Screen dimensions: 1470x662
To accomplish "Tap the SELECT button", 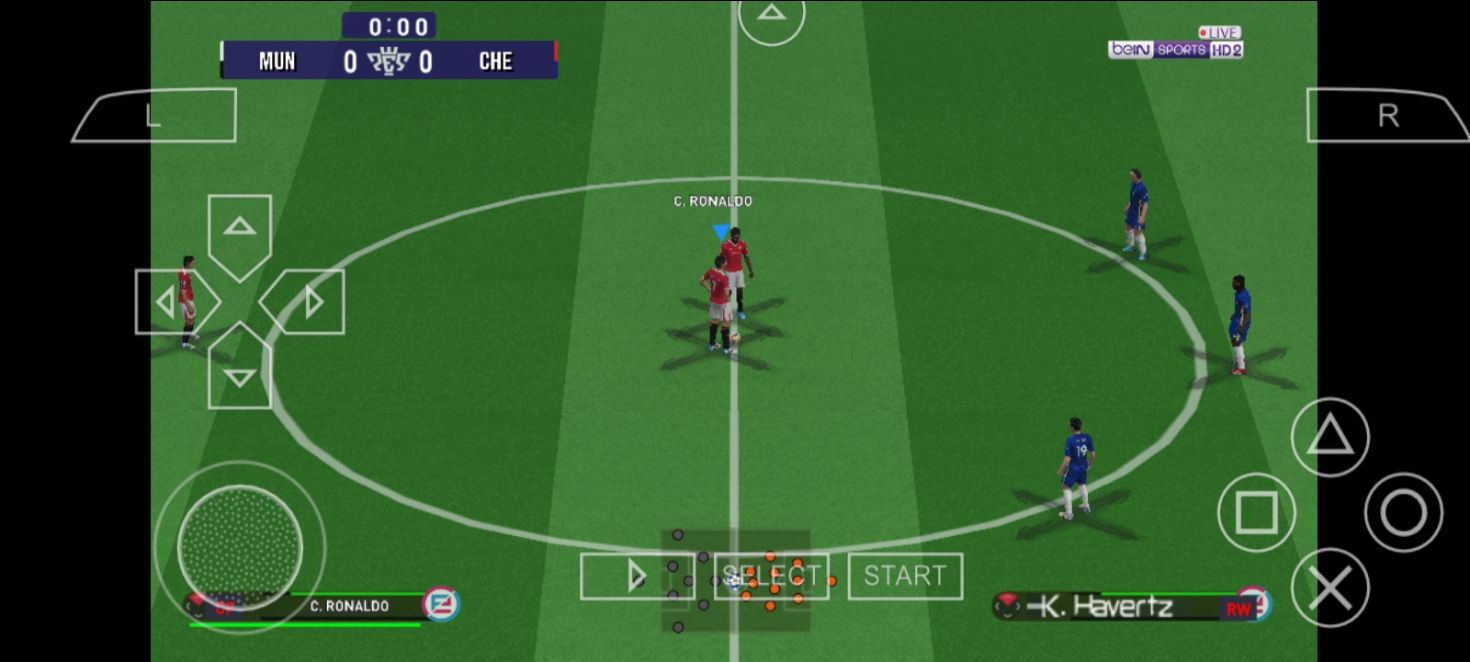I will point(771,576).
